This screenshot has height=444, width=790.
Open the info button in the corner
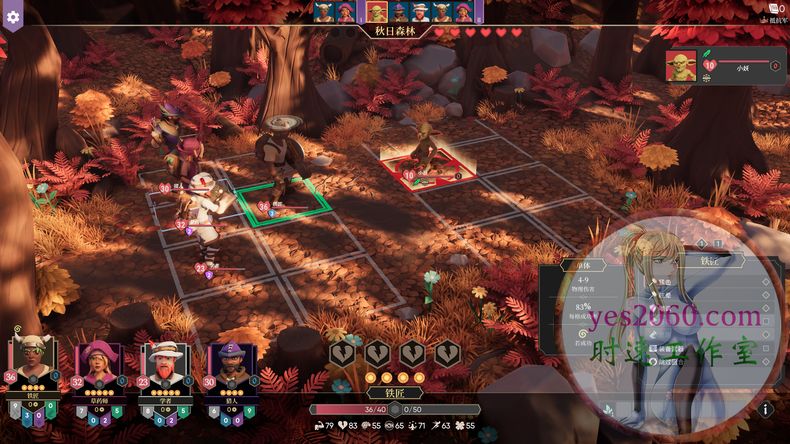(765, 409)
